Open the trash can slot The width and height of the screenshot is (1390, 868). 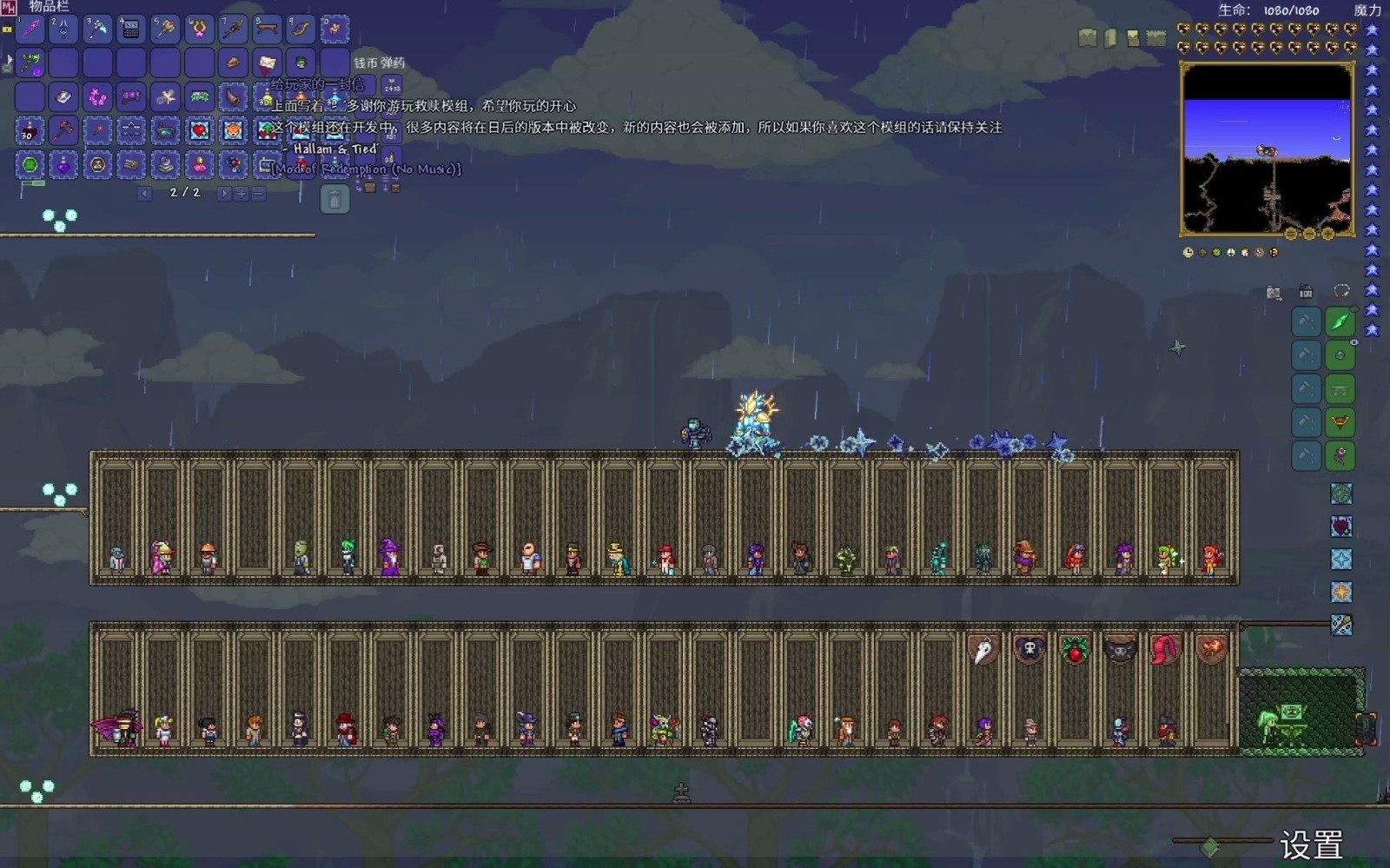[334, 200]
